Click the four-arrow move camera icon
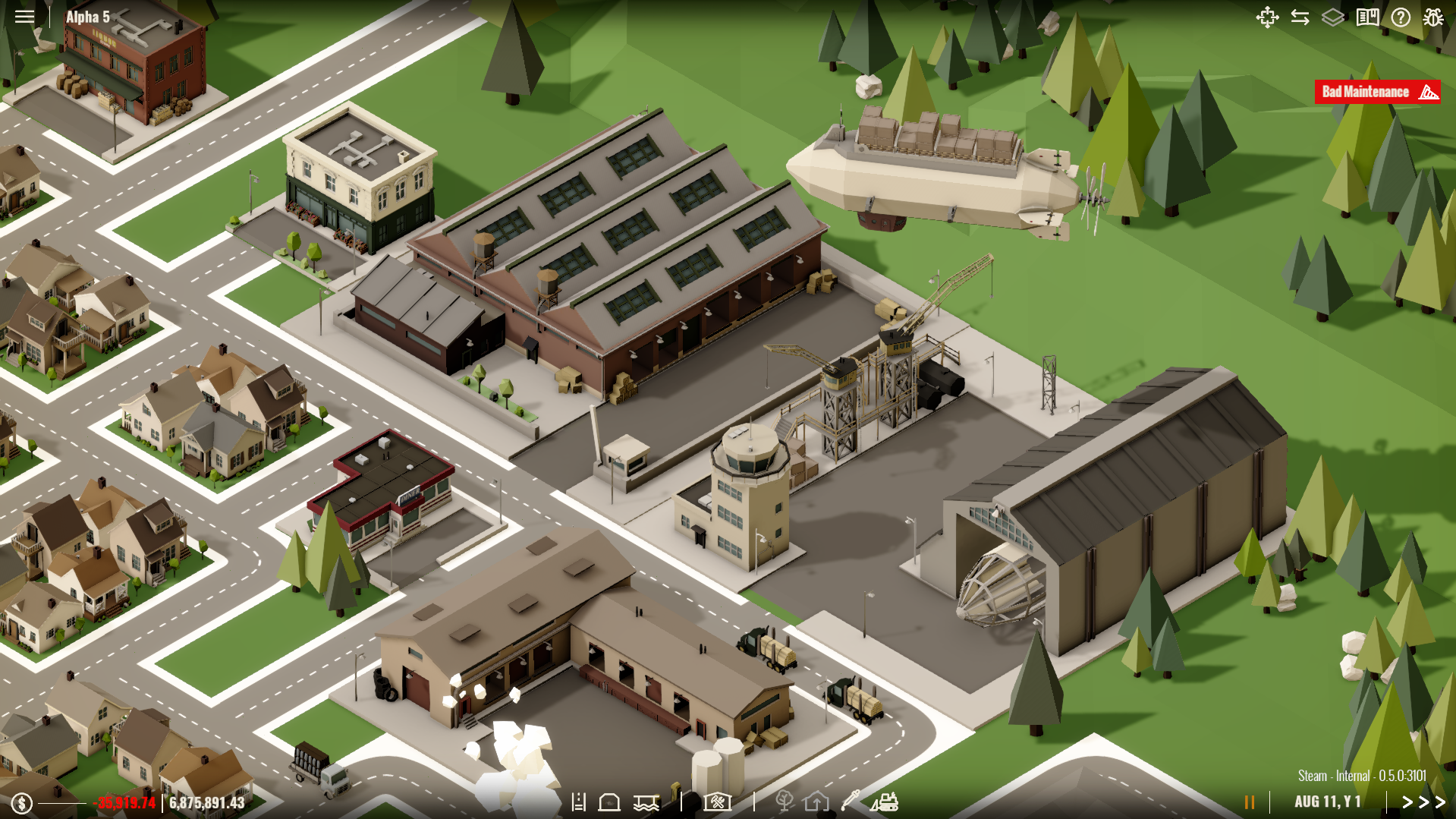 click(1267, 17)
